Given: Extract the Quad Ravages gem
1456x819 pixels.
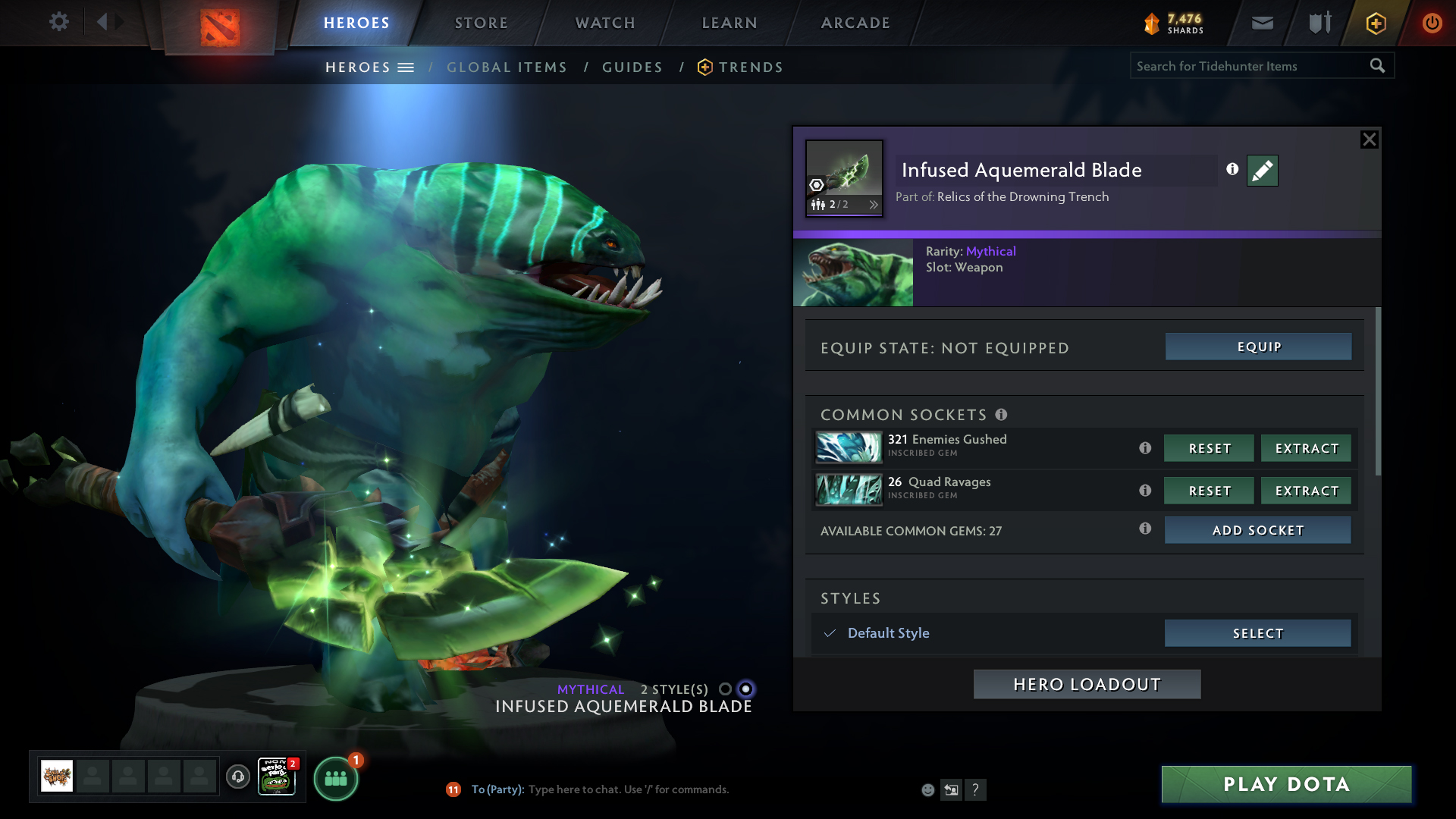Looking at the screenshot, I should pyautogui.click(x=1306, y=491).
